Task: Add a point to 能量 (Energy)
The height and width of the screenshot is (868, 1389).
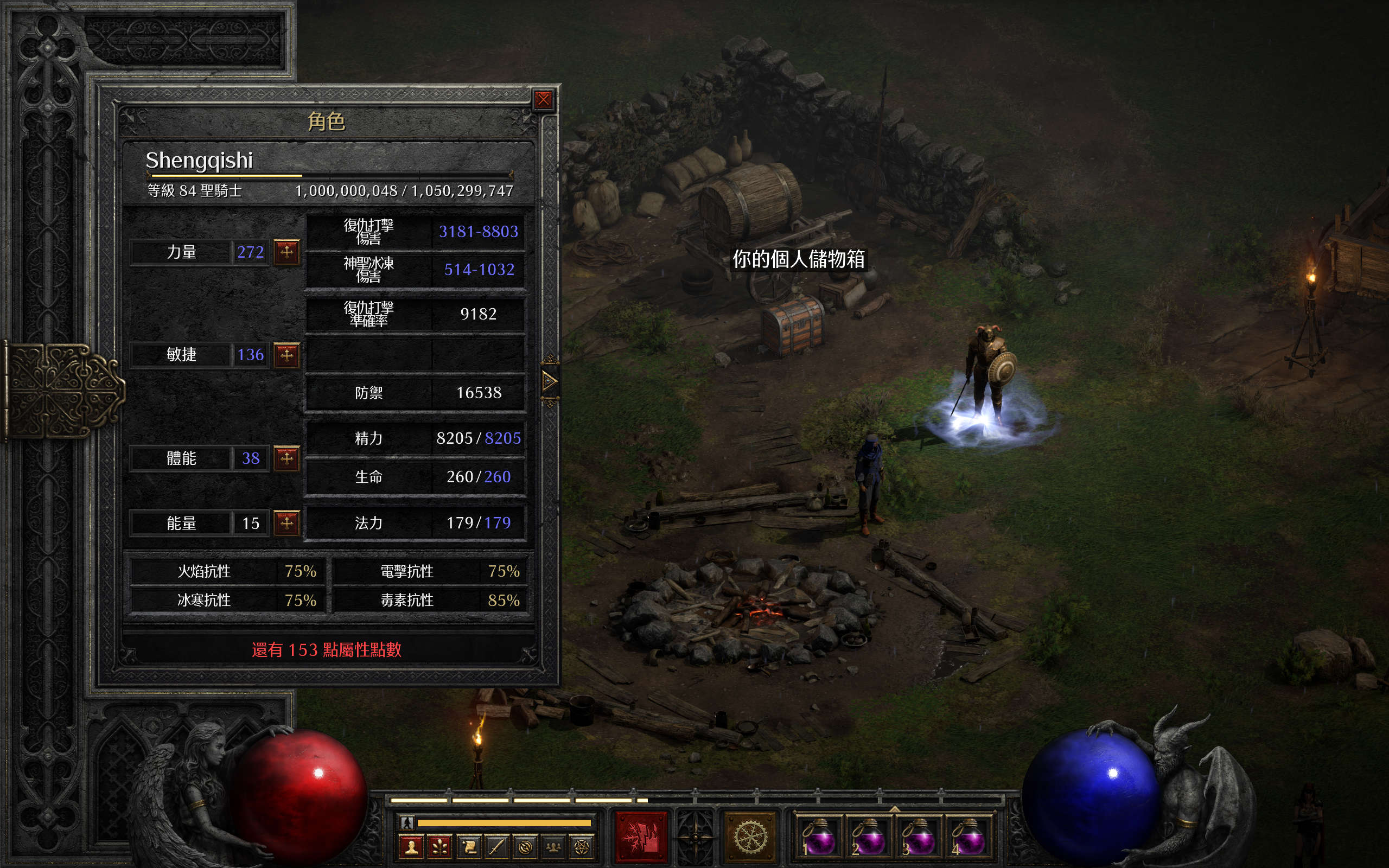Action: (x=287, y=522)
